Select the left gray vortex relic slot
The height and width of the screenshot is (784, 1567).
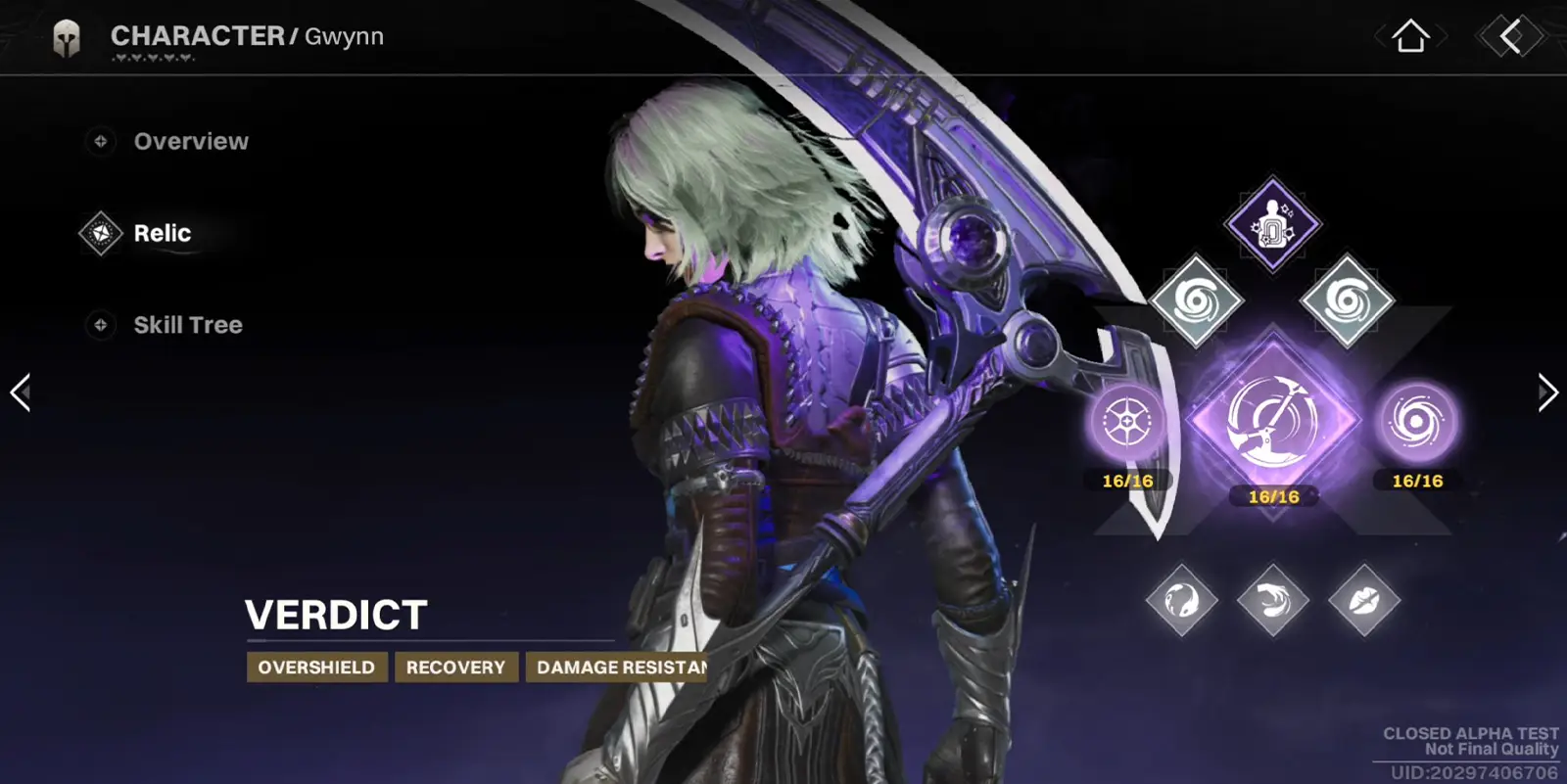[1197, 302]
